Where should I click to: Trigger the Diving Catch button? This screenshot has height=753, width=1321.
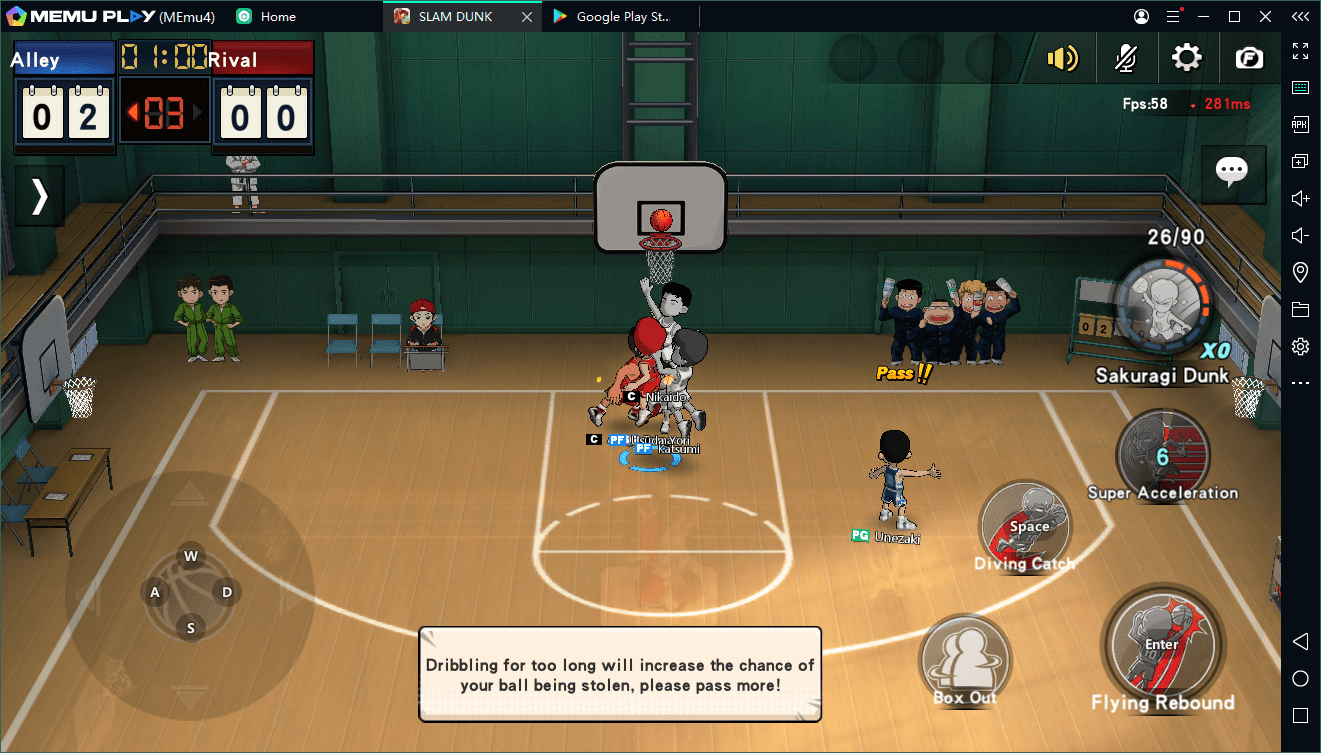[1025, 526]
